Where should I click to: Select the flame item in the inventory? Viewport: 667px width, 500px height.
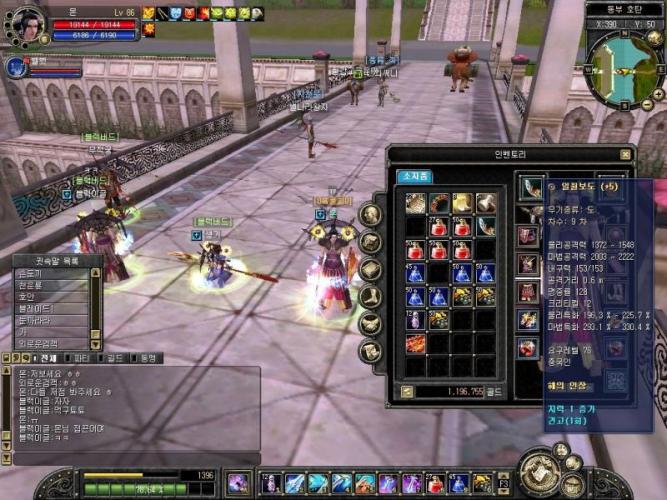tap(415, 343)
